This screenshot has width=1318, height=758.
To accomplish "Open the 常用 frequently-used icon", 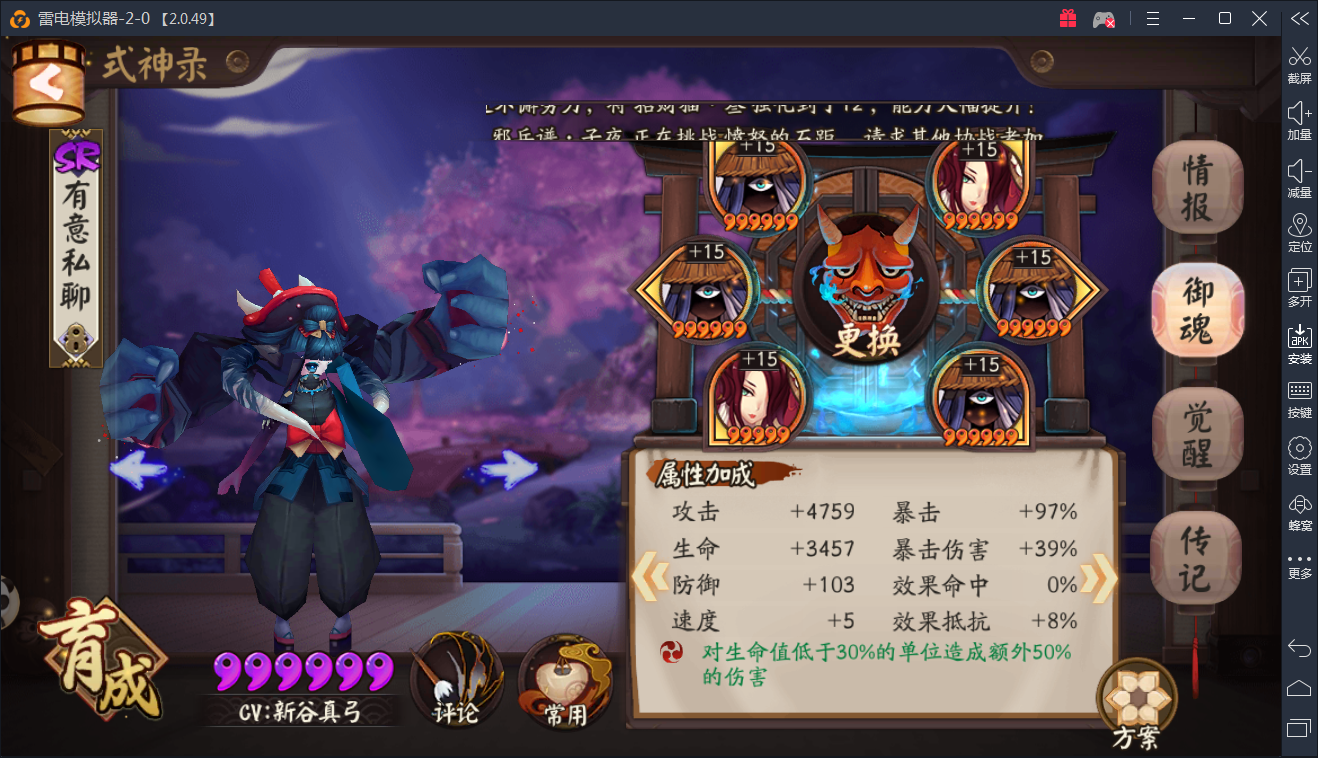I will click(x=565, y=683).
